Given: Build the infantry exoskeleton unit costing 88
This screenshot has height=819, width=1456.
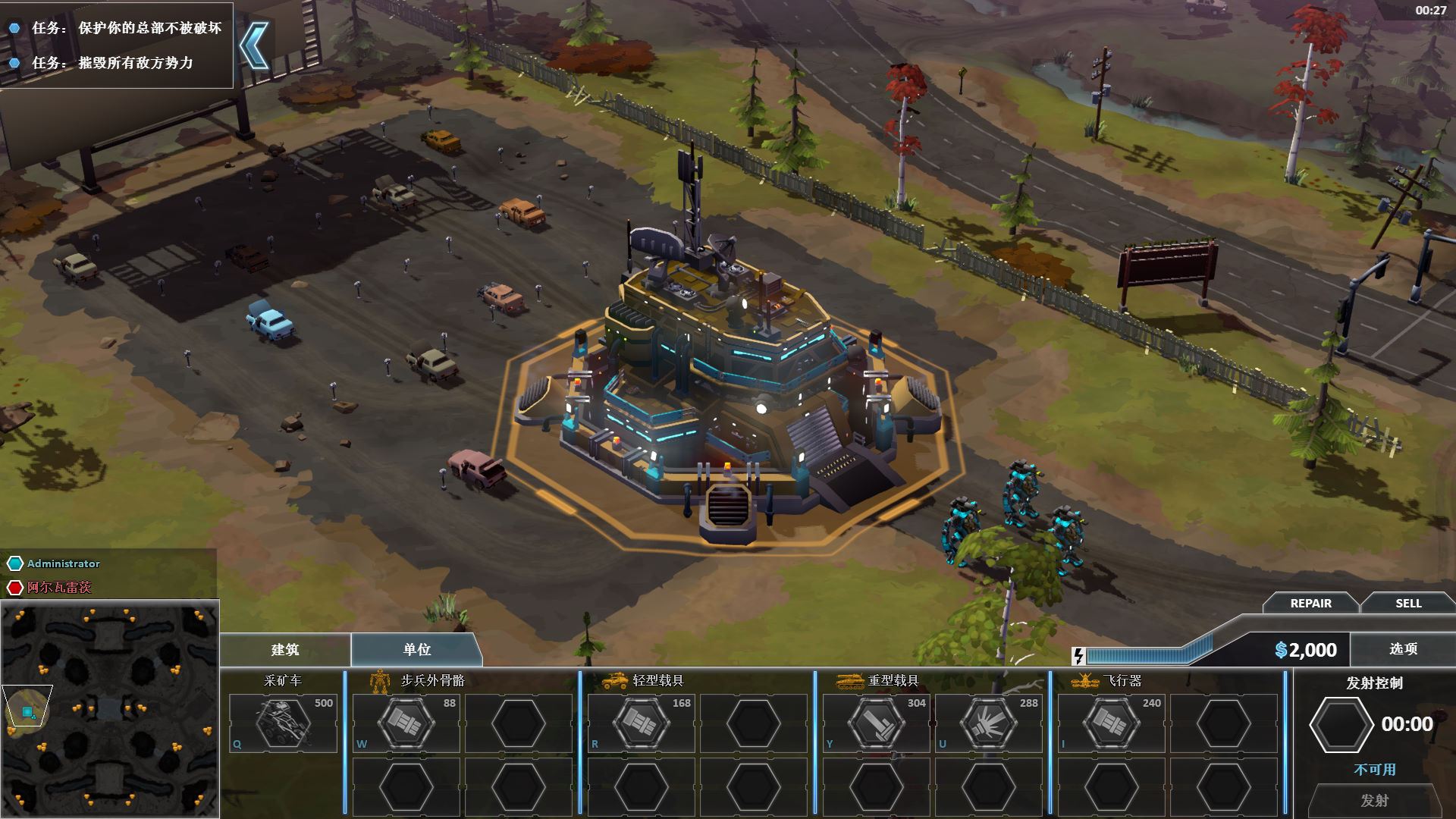Looking at the screenshot, I should (x=406, y=723).
